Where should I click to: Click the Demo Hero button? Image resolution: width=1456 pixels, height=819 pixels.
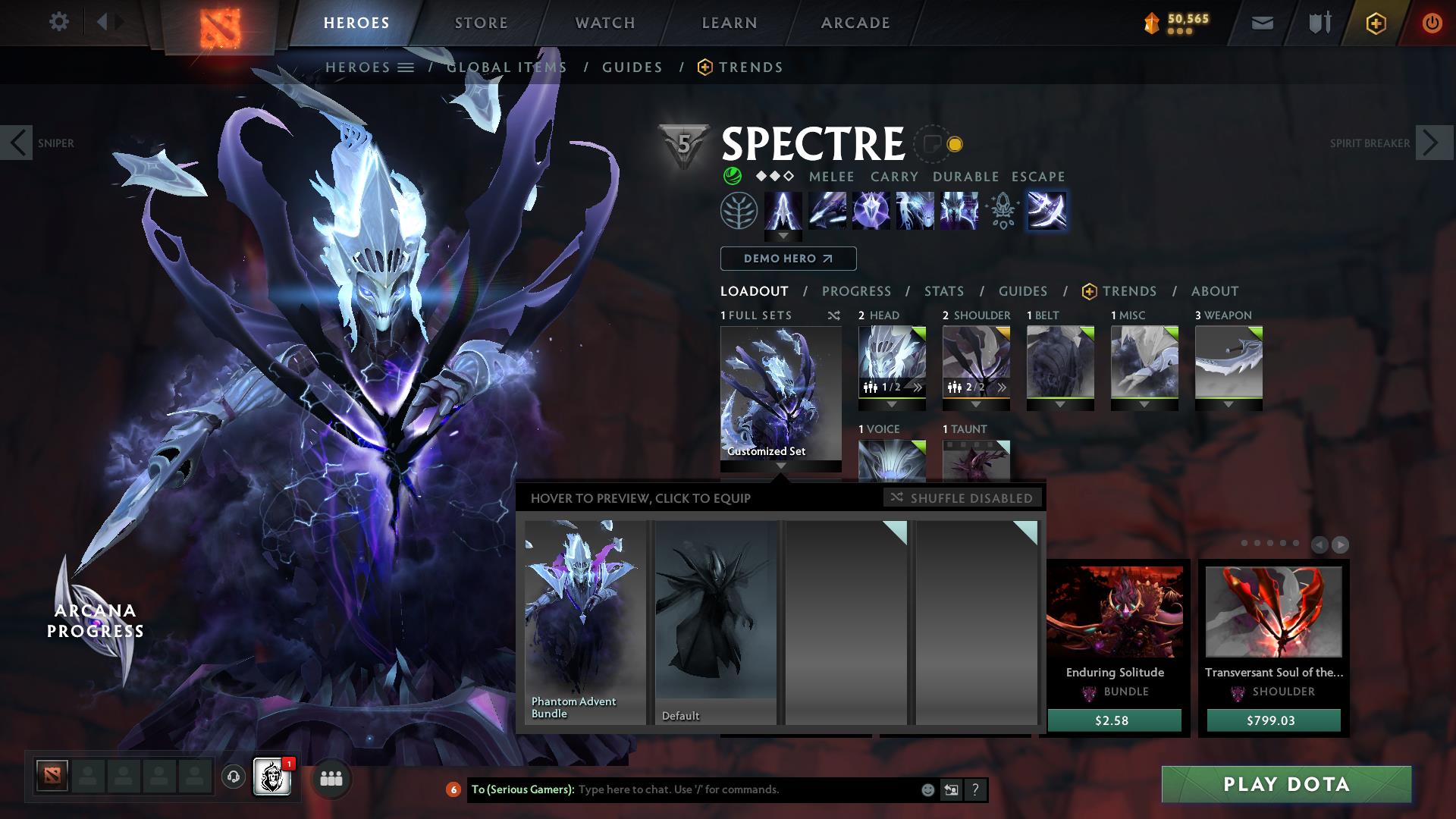point(787,259)
